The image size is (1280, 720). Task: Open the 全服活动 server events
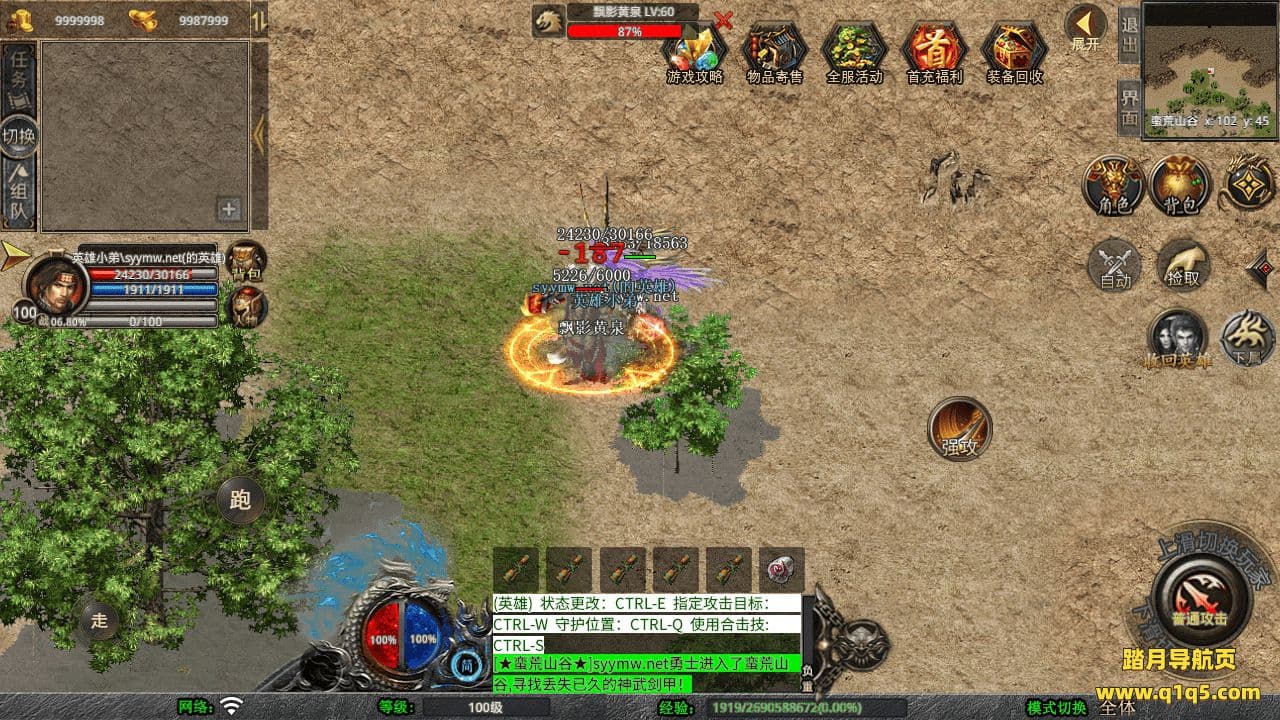click(854, 52)
